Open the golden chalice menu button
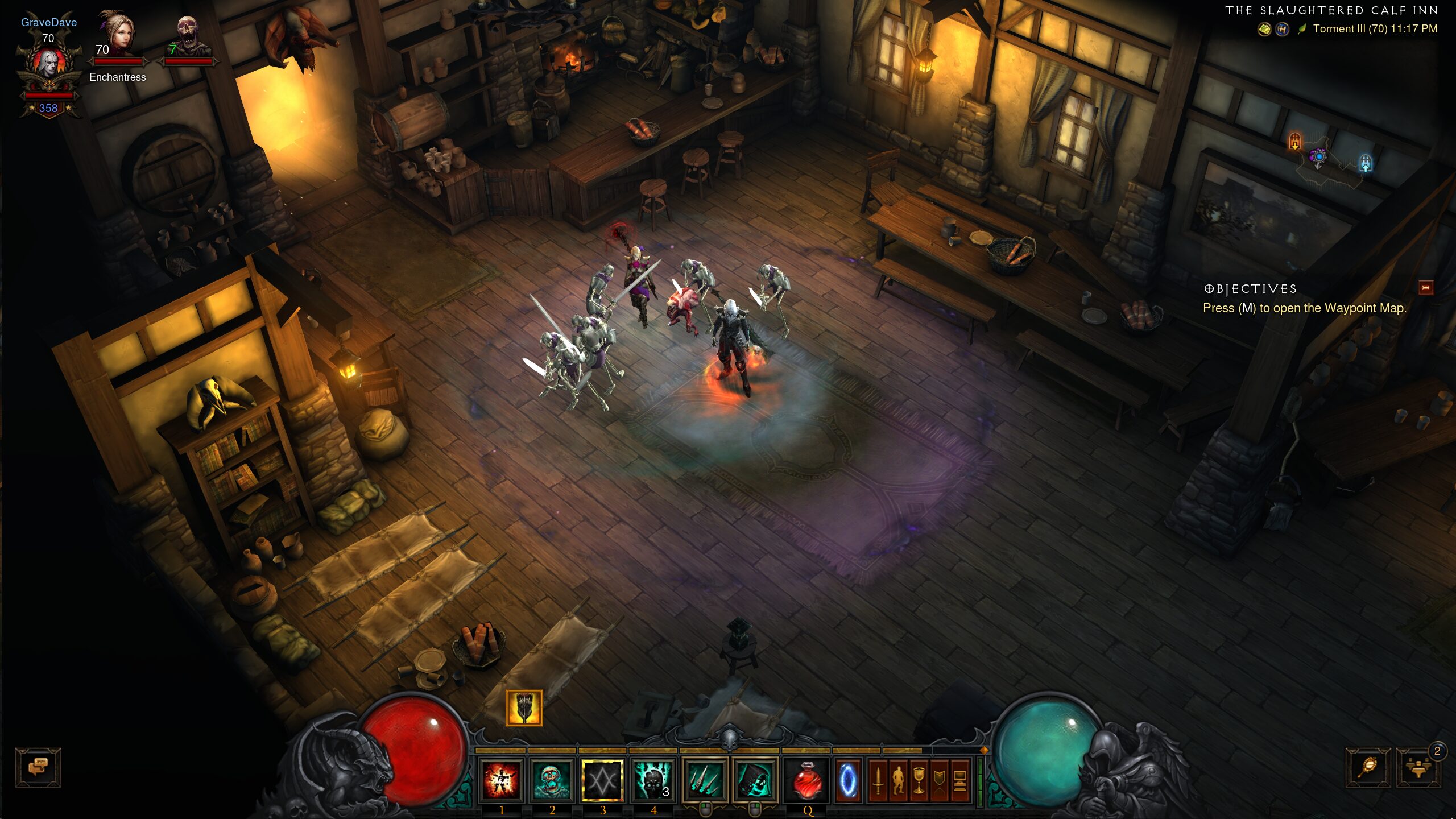The height and width of the screenshot is (819, 1456). point(919,780)
